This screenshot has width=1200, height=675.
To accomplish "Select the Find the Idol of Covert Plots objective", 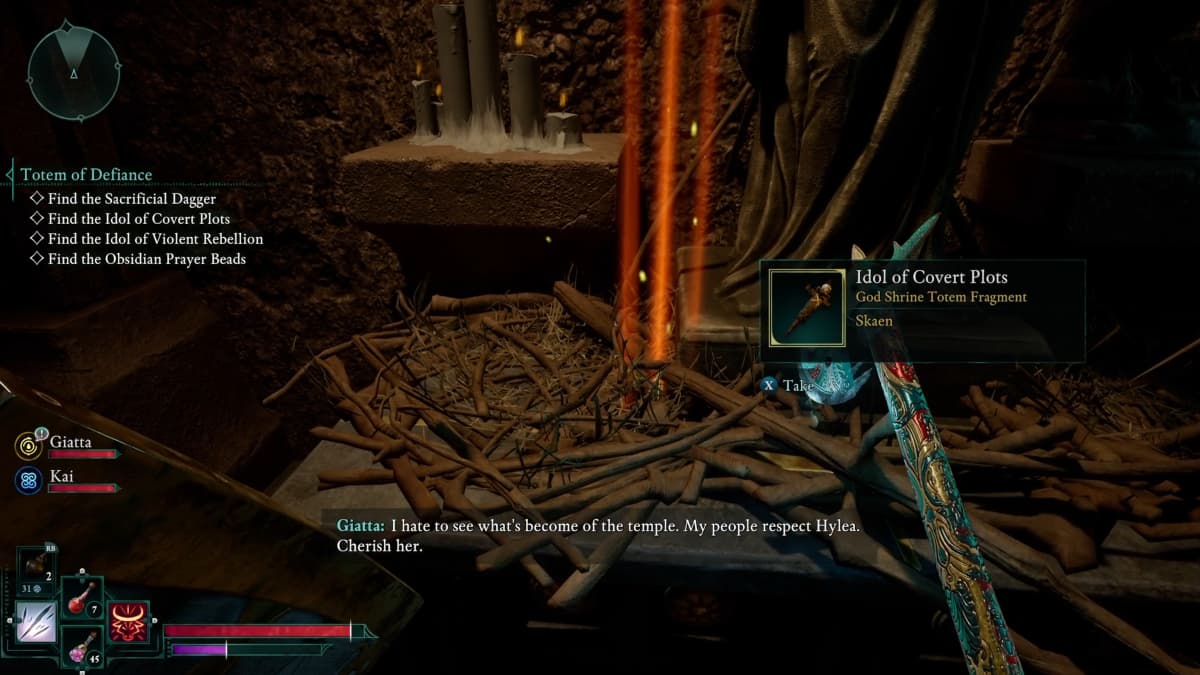I will (x=138, y=219).
